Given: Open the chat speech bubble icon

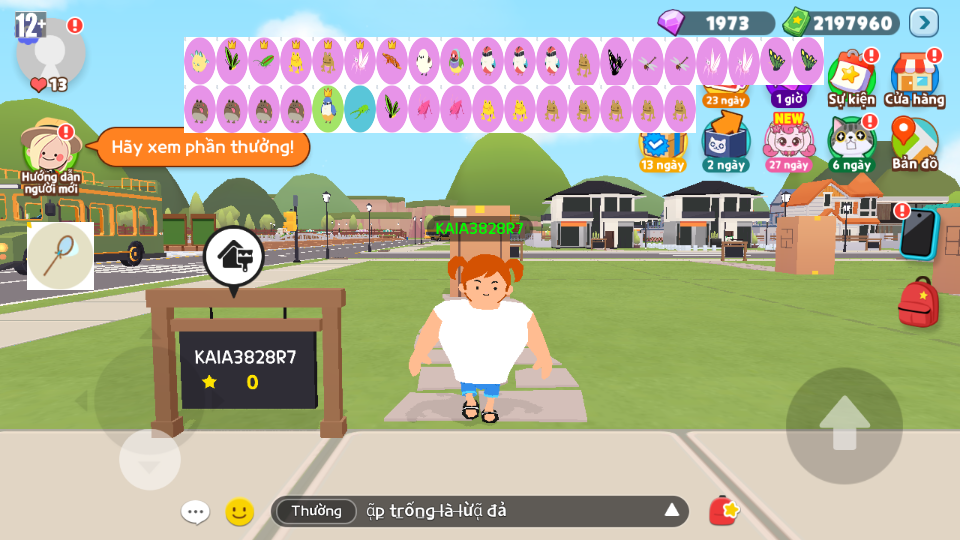Looking at the screenshot, I should (195, 512).
